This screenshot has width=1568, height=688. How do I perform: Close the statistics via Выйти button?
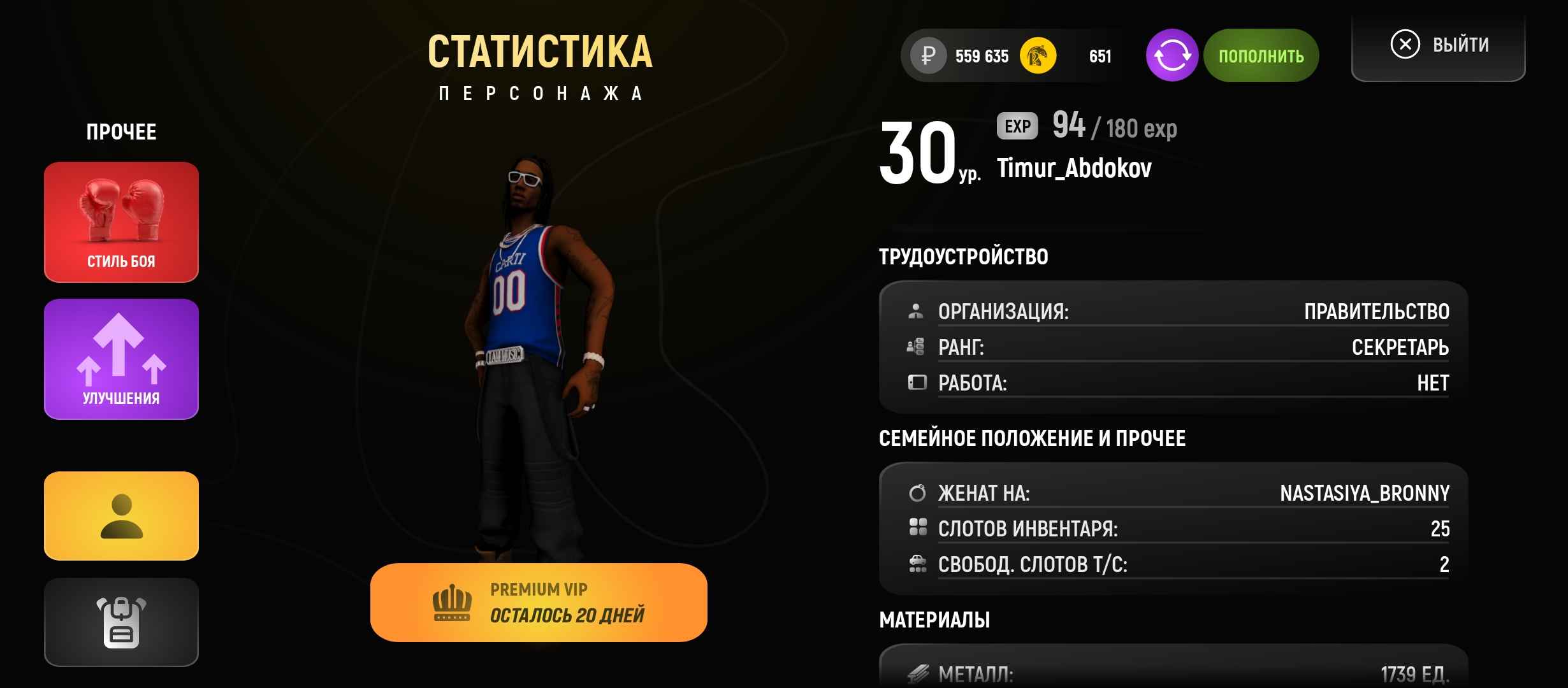point(1439,46)
